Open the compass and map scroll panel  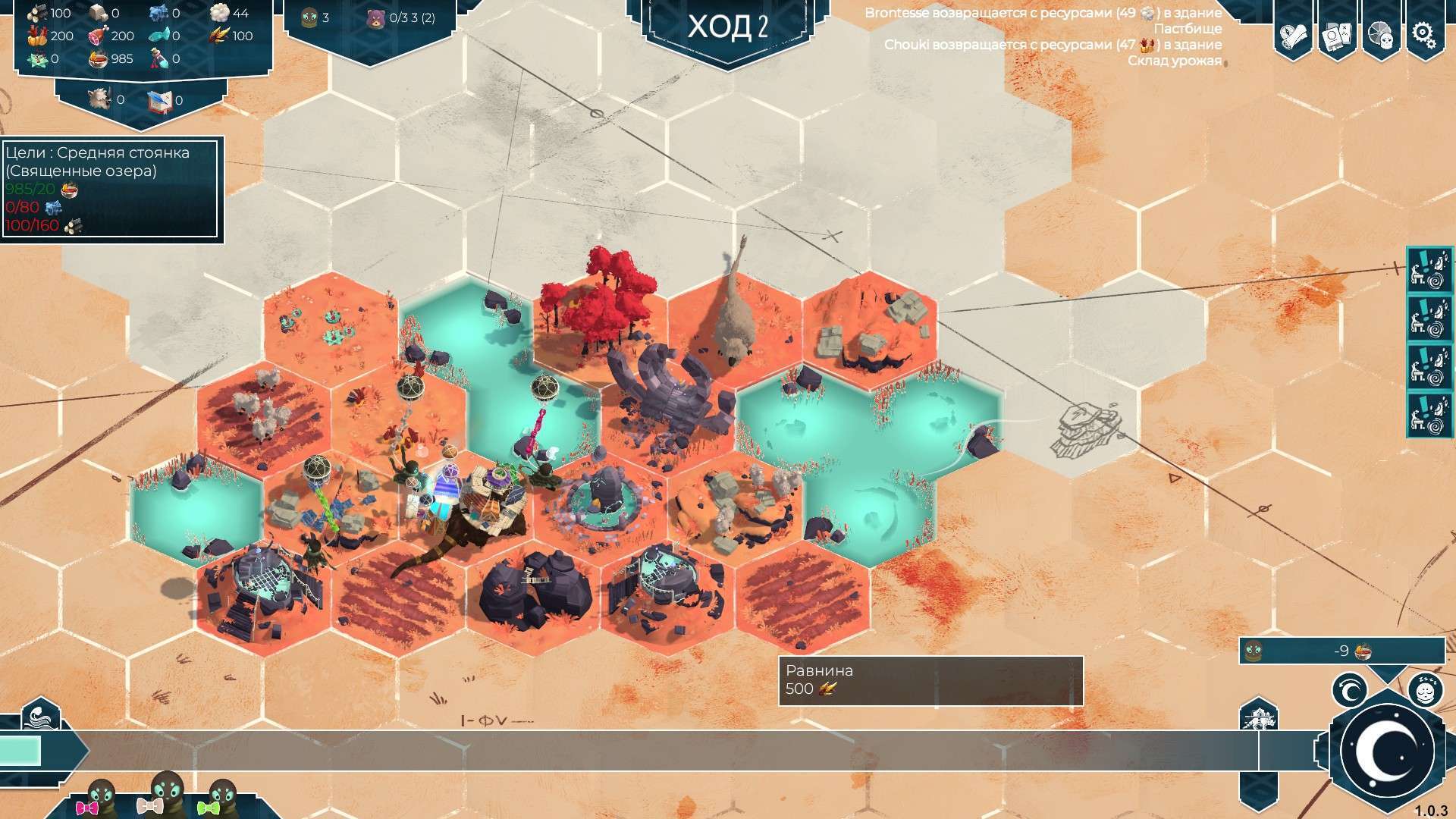click(1294, 34)
